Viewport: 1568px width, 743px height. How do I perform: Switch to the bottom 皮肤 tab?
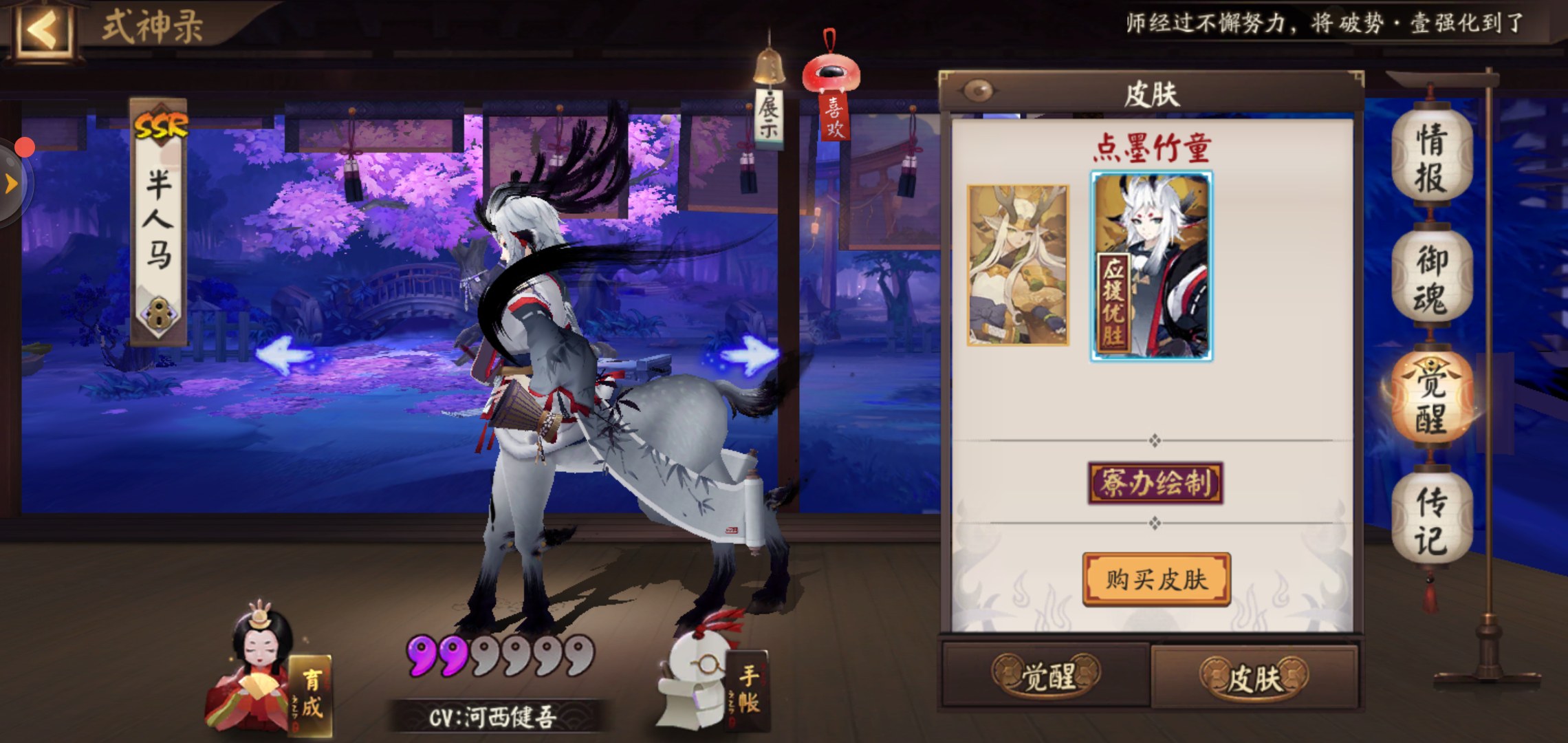pyautogui.click(x=1254, y=678)
